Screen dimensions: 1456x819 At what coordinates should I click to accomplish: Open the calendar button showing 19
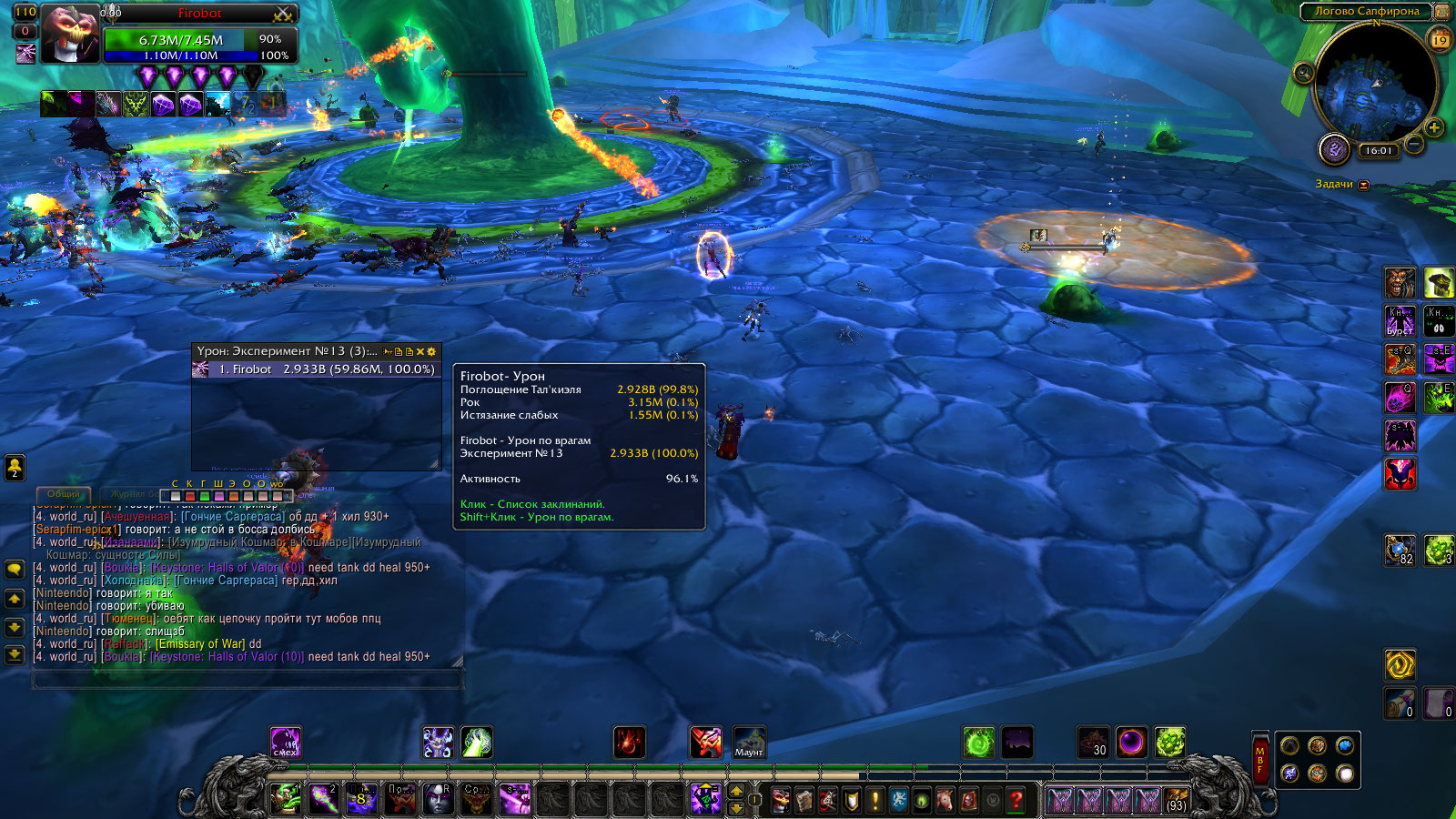(1440, 39)
